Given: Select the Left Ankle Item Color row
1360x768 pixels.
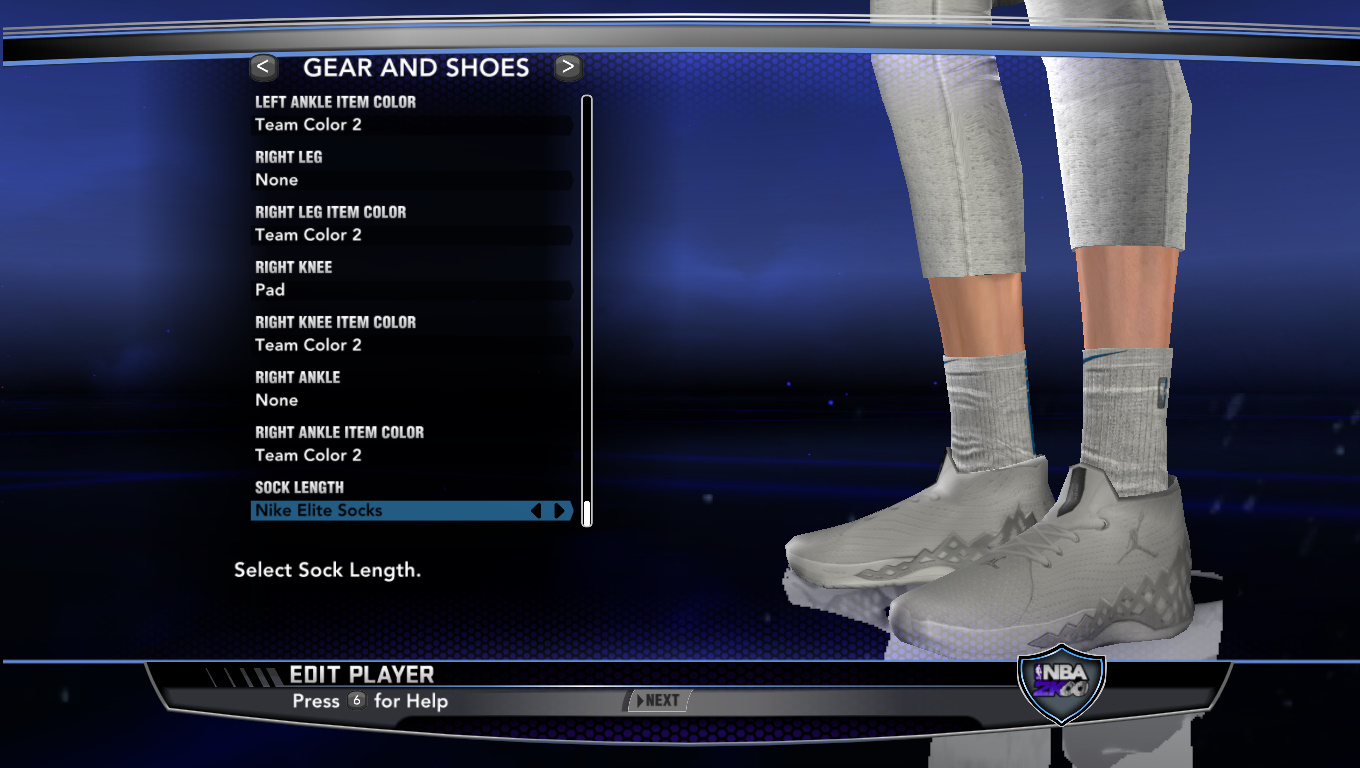Looking at the screenshot, I should [411, 125].
